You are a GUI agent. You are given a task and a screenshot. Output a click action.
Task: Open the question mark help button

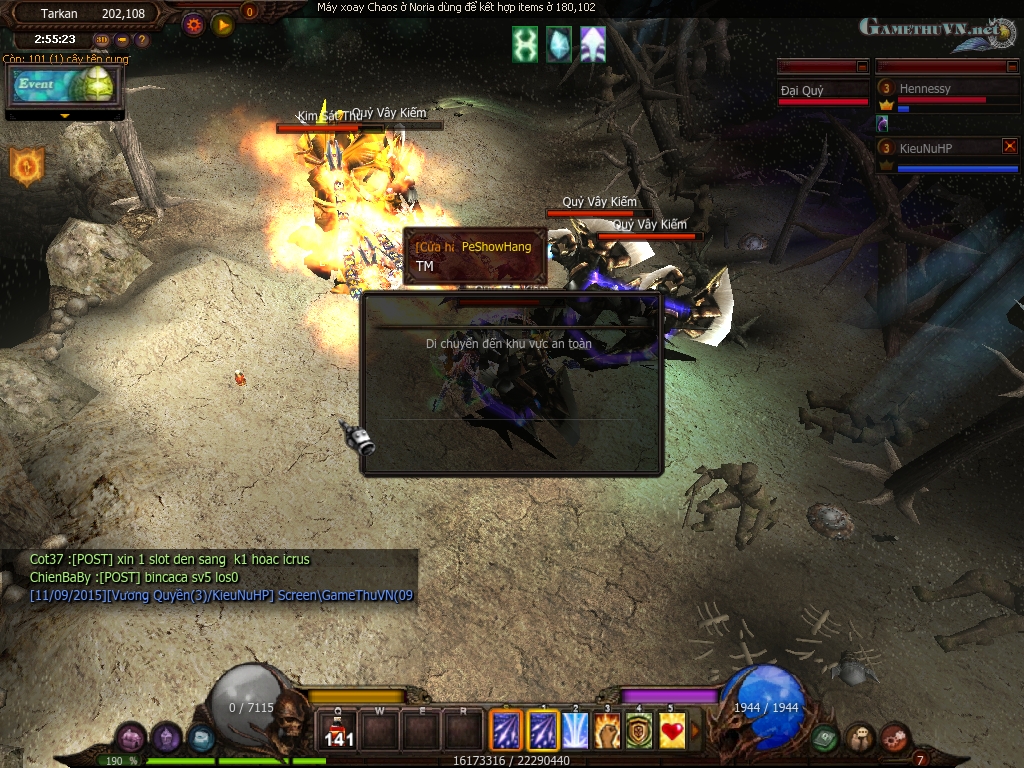[x=142, y=40]
